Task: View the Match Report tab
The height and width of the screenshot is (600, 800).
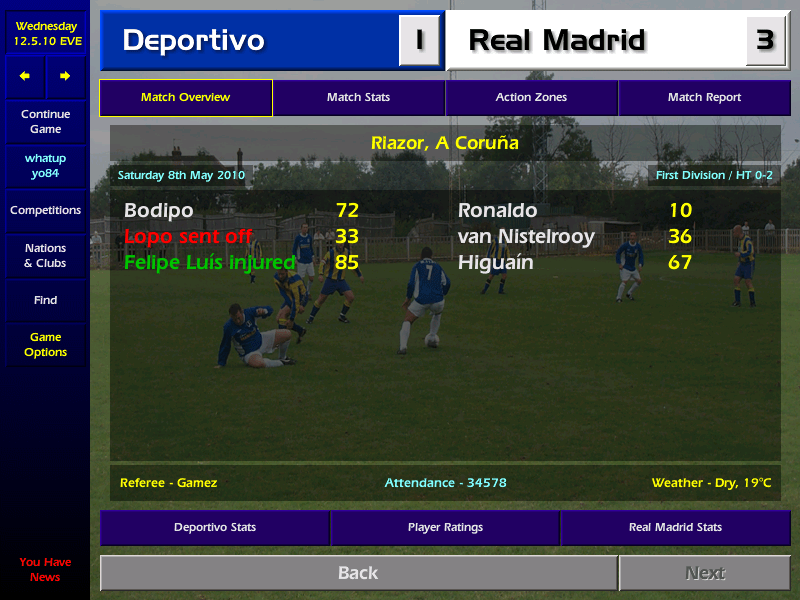Action: pyautogui.click(x=704, y=98)
